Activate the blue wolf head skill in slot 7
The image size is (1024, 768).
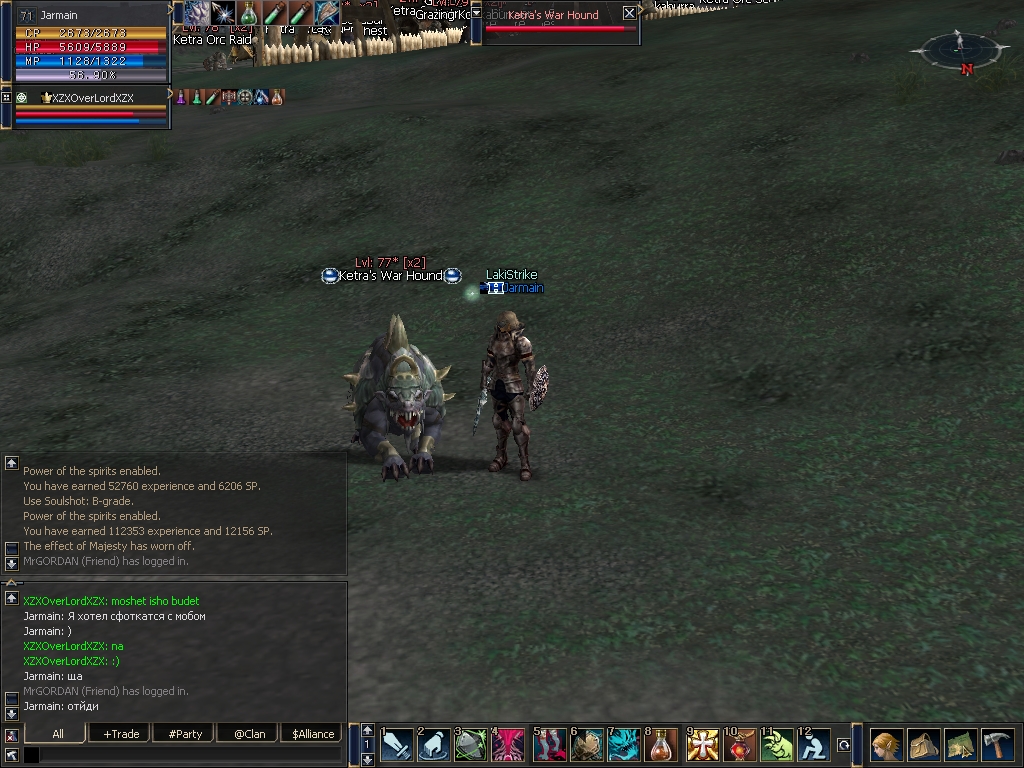(x=624, y=745)
